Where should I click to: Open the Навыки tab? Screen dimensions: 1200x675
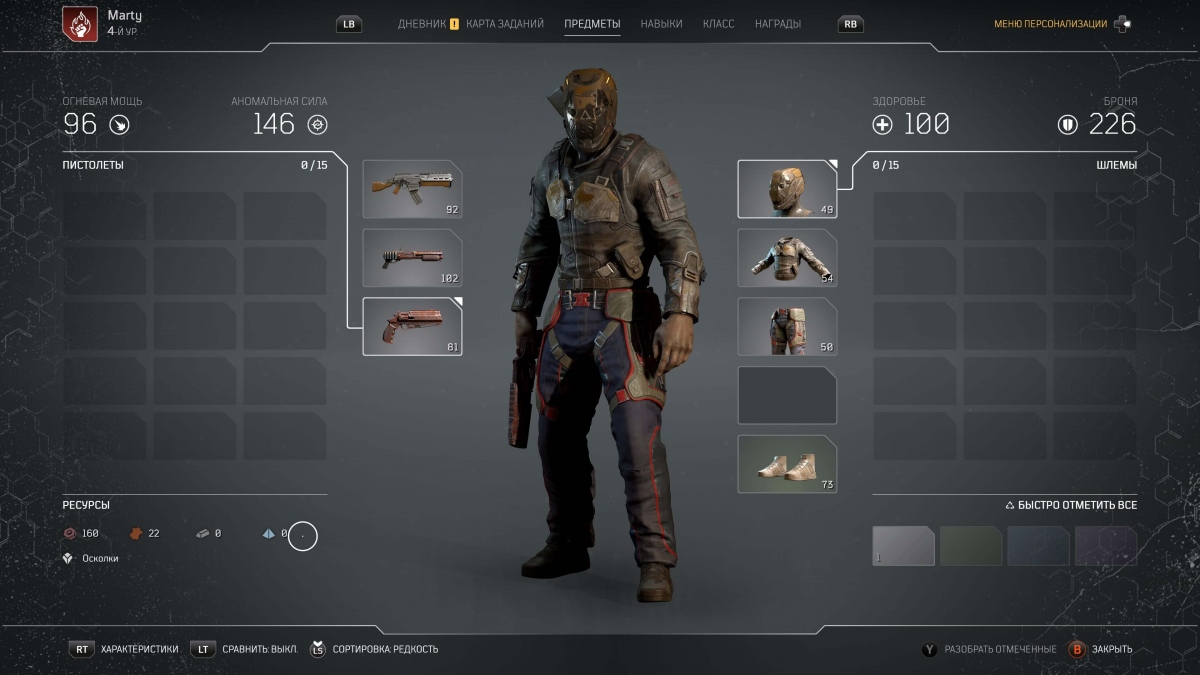661,24
